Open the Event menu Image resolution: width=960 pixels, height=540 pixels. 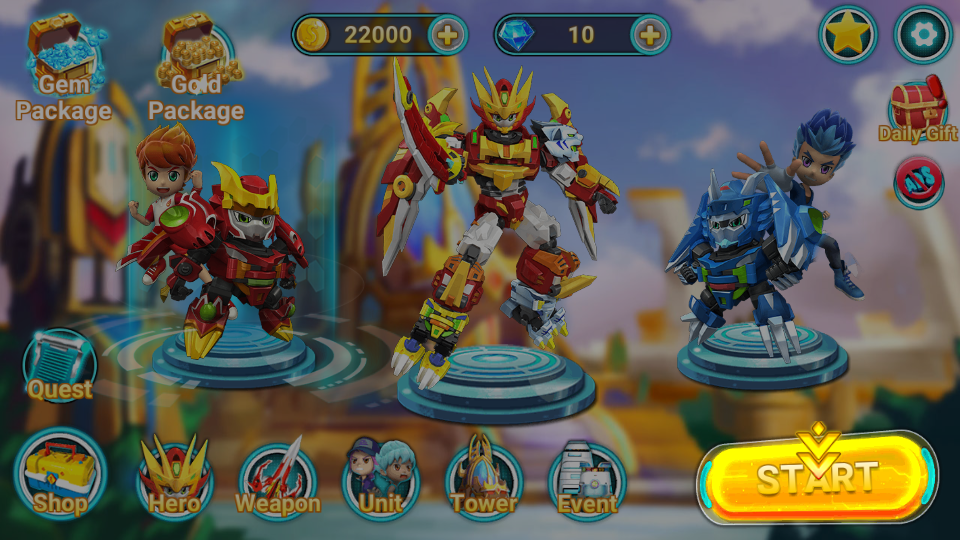coord(587,480)
